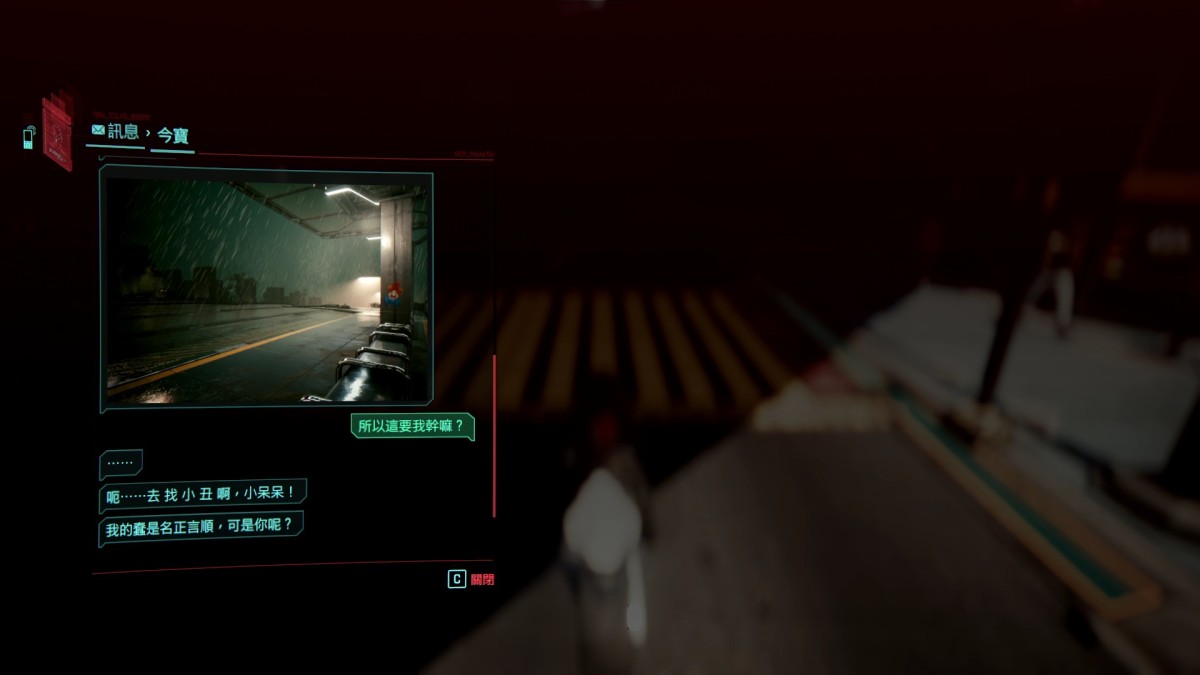Go back to the 訊息 messages list
1200x675 pixels.
point(115,131)
